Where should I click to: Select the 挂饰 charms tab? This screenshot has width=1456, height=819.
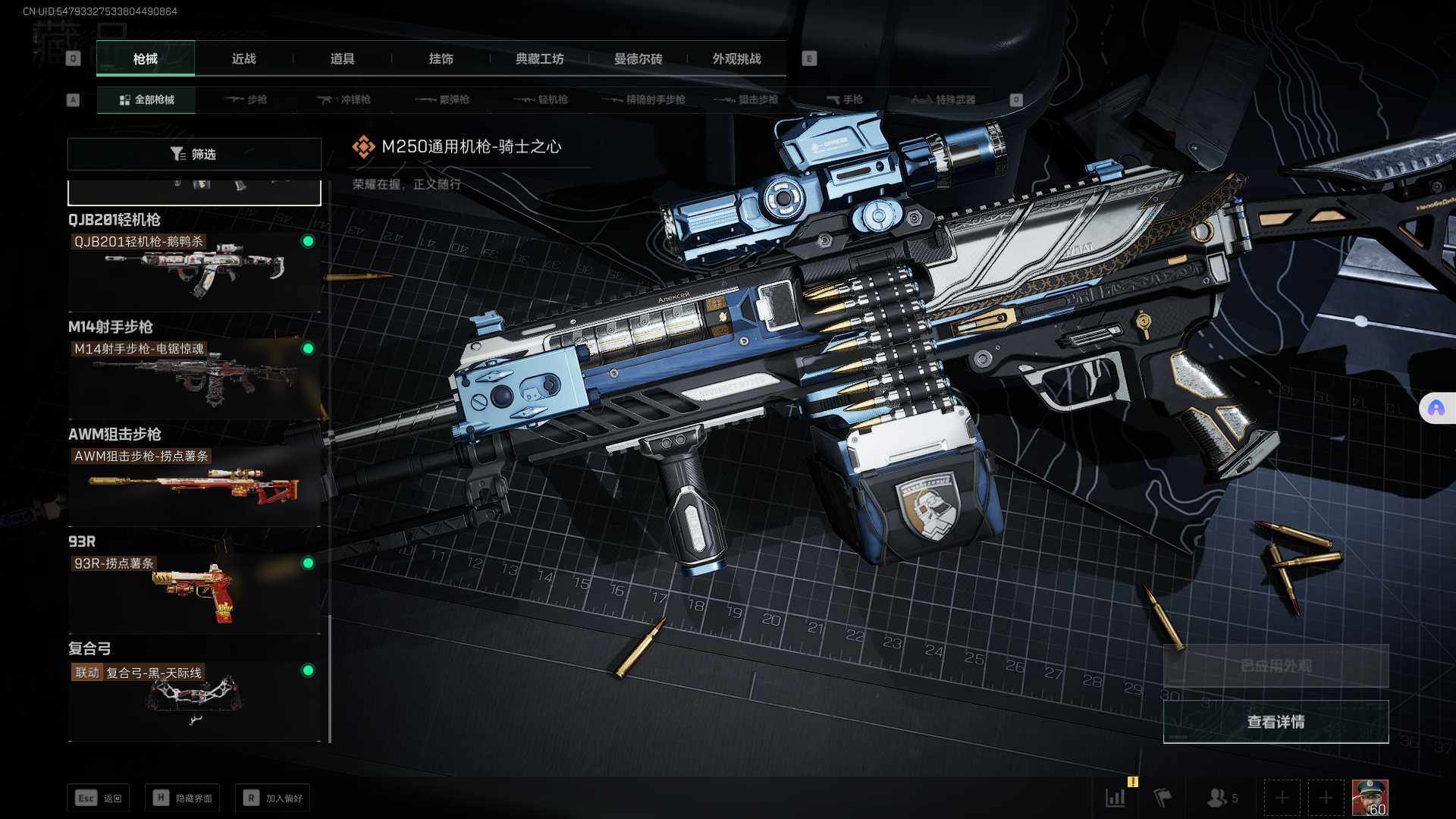[x=441, y=59]
